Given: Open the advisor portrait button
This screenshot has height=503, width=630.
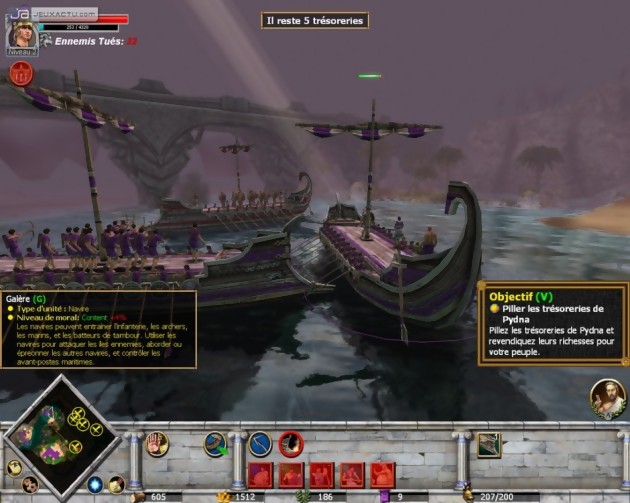Looking at the screenshot, I should pyautogui.click(x=607, y=398).
